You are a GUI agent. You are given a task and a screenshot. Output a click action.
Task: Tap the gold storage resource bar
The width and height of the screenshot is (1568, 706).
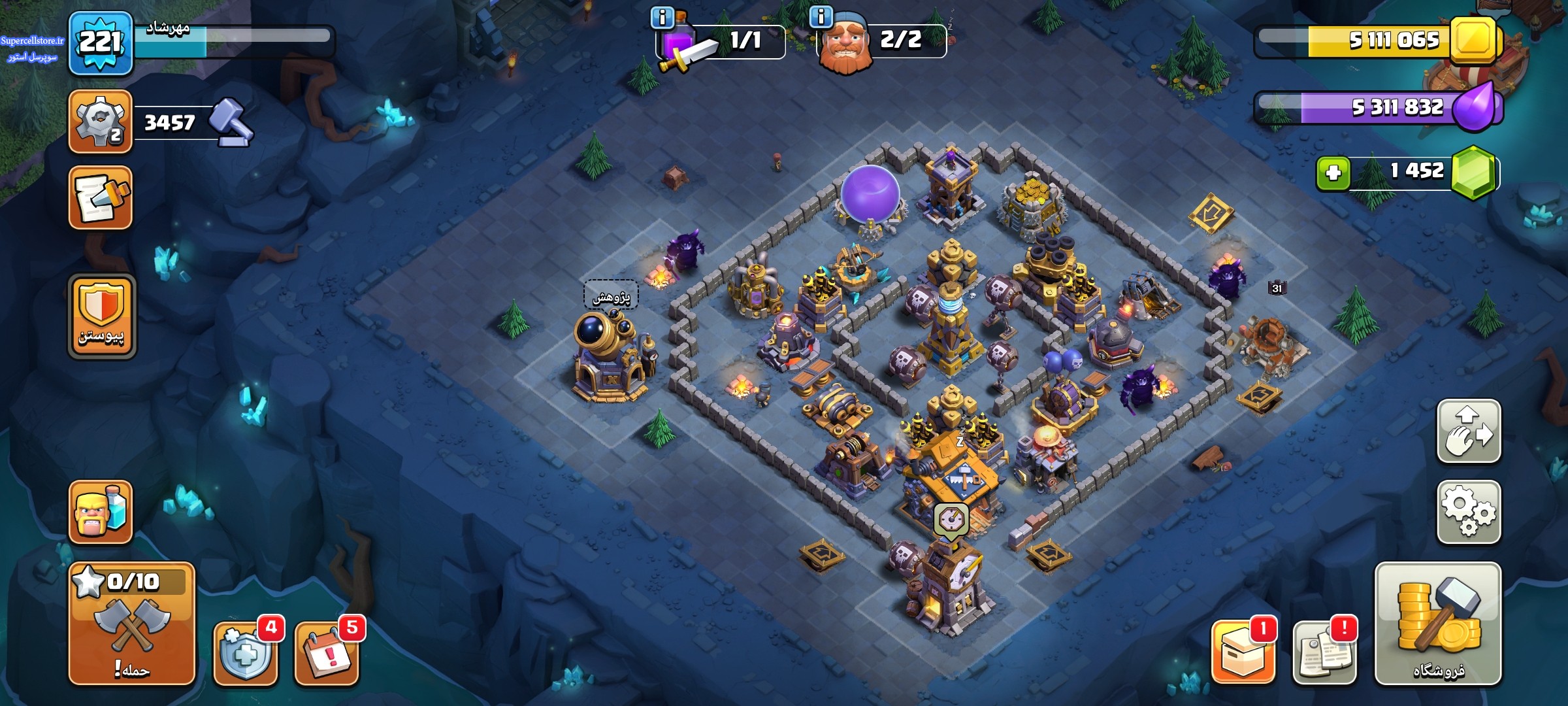tap(1379, 41)
